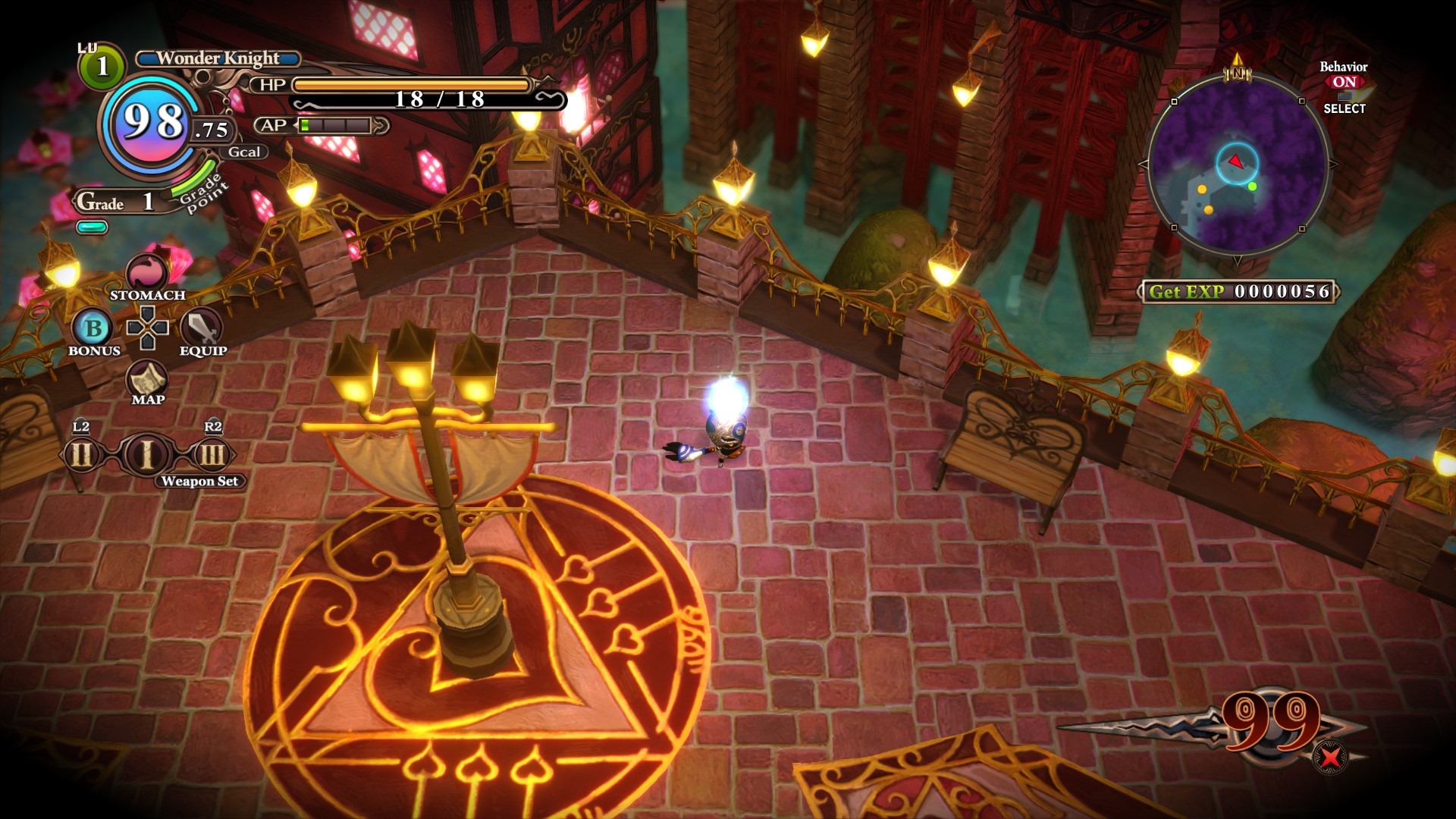The height and width of the screenshot is (819, 1456).
Task: Switch to weapon set I
Action: (147, 455)
